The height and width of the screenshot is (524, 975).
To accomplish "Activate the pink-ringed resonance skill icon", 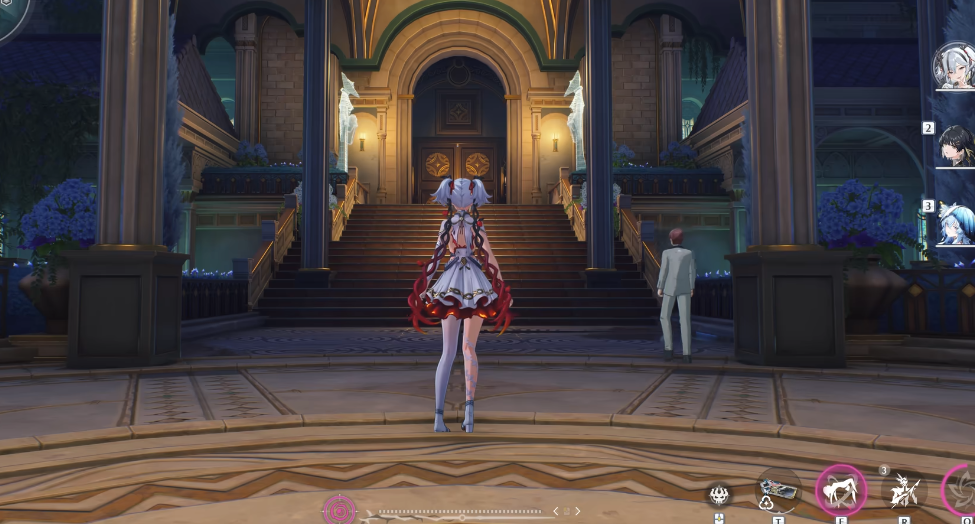I will [x=840, y=490].
